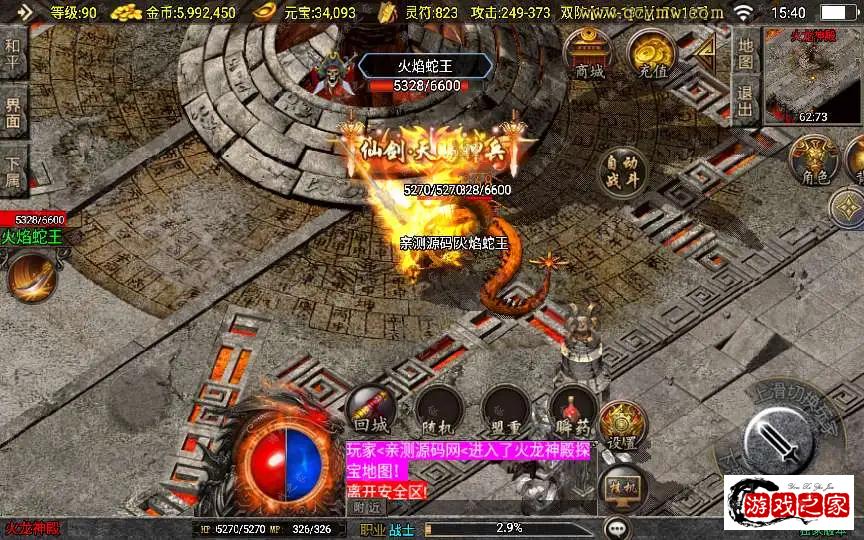Use the 回城 town return scroll
864x540 pixels.
(369, 409)
